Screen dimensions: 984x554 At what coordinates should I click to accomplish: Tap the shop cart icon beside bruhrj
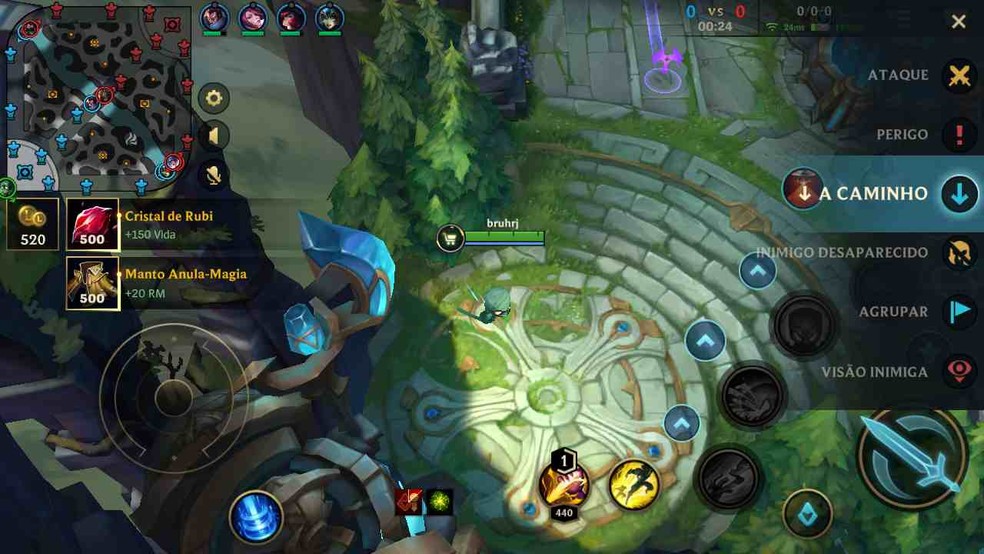point(450,238)
